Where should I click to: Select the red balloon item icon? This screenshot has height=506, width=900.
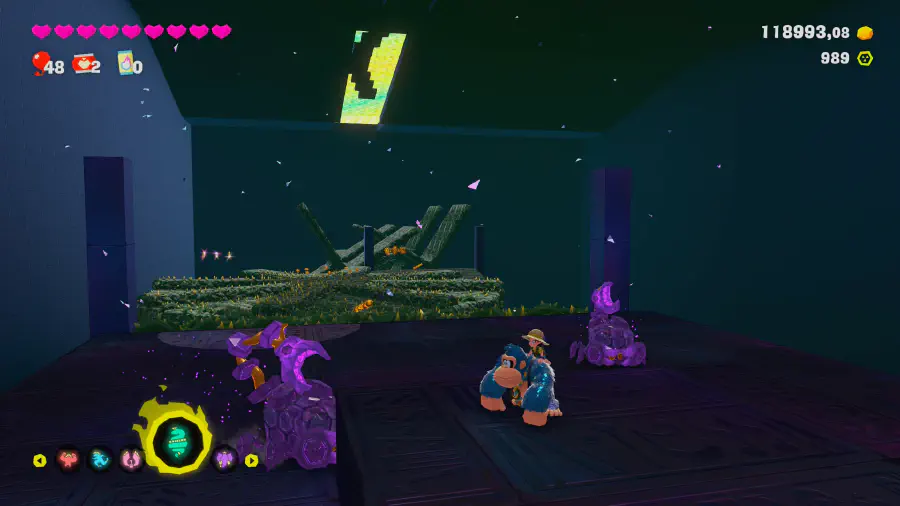pos(40,64)
